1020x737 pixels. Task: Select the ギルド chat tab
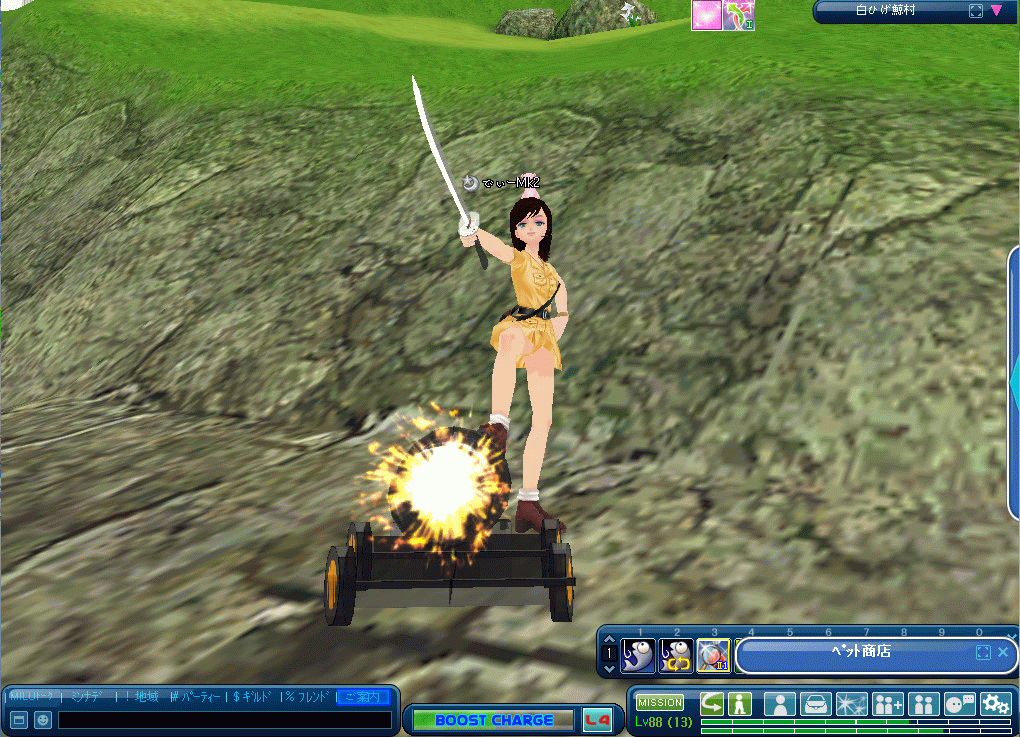254,696
